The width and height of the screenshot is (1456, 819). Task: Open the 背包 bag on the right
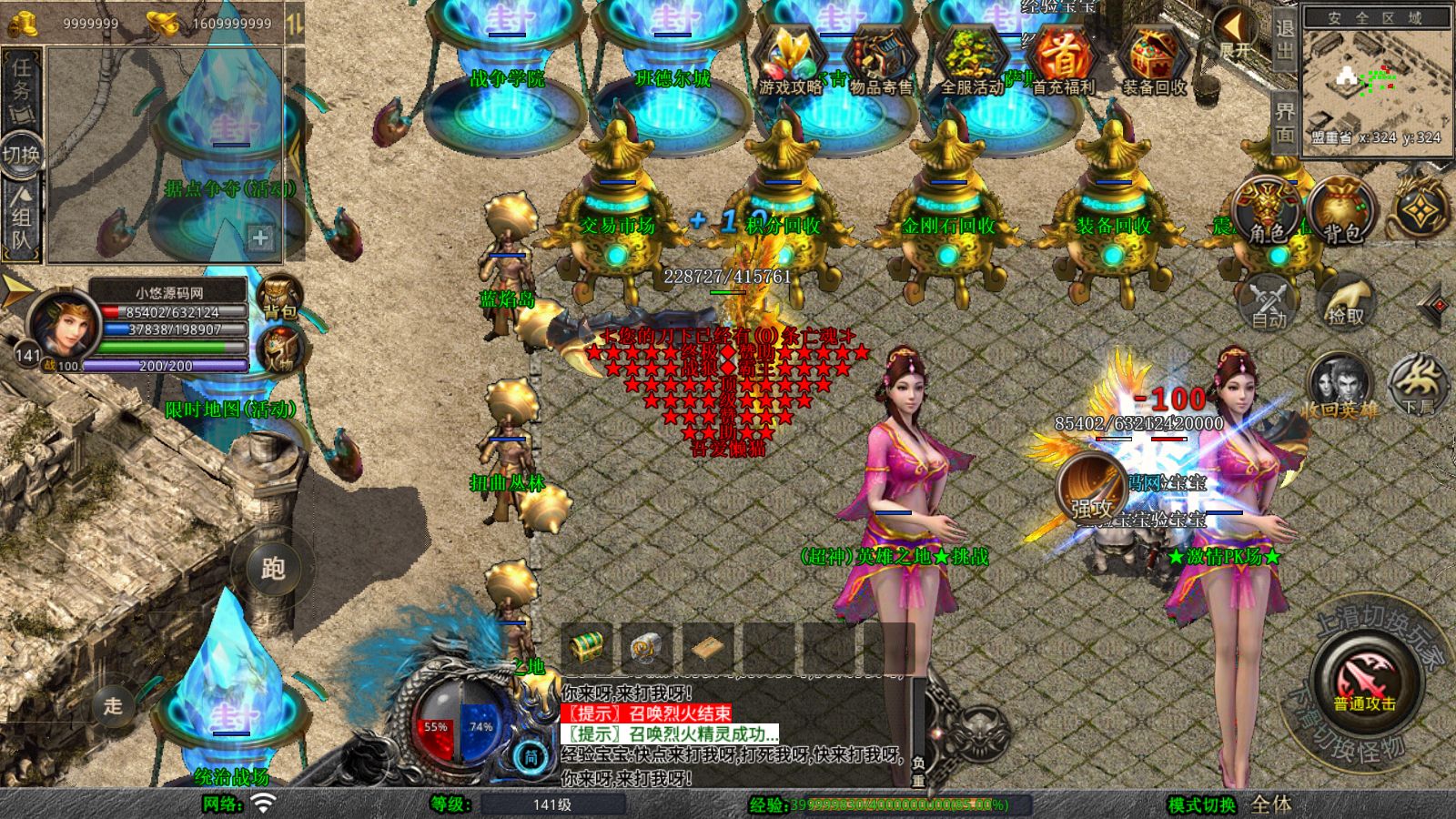click(1341, 212)
